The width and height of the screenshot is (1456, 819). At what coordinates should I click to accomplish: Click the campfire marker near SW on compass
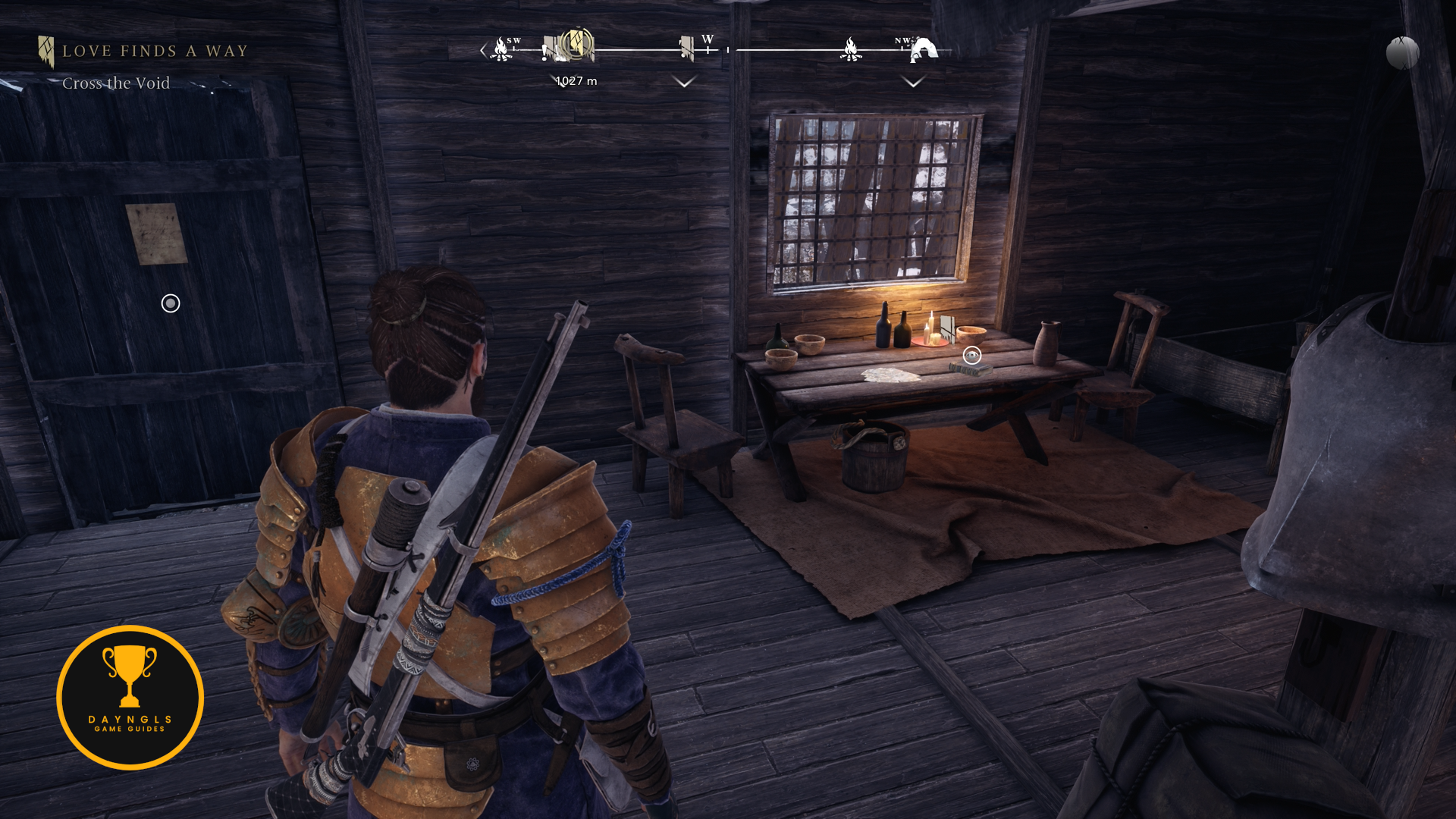pos(500,49)
